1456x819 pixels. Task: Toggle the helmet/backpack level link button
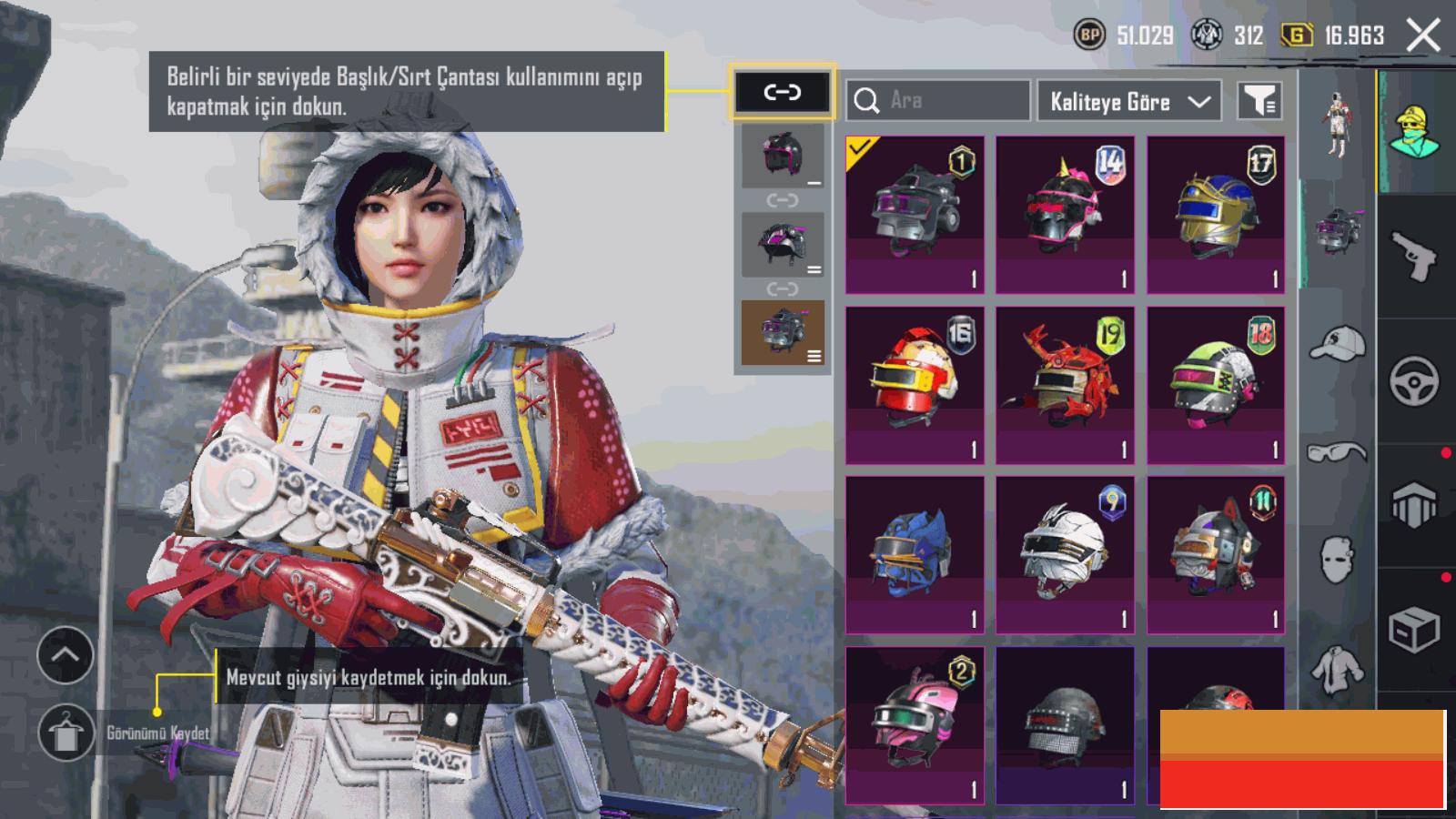pos(782,92)
